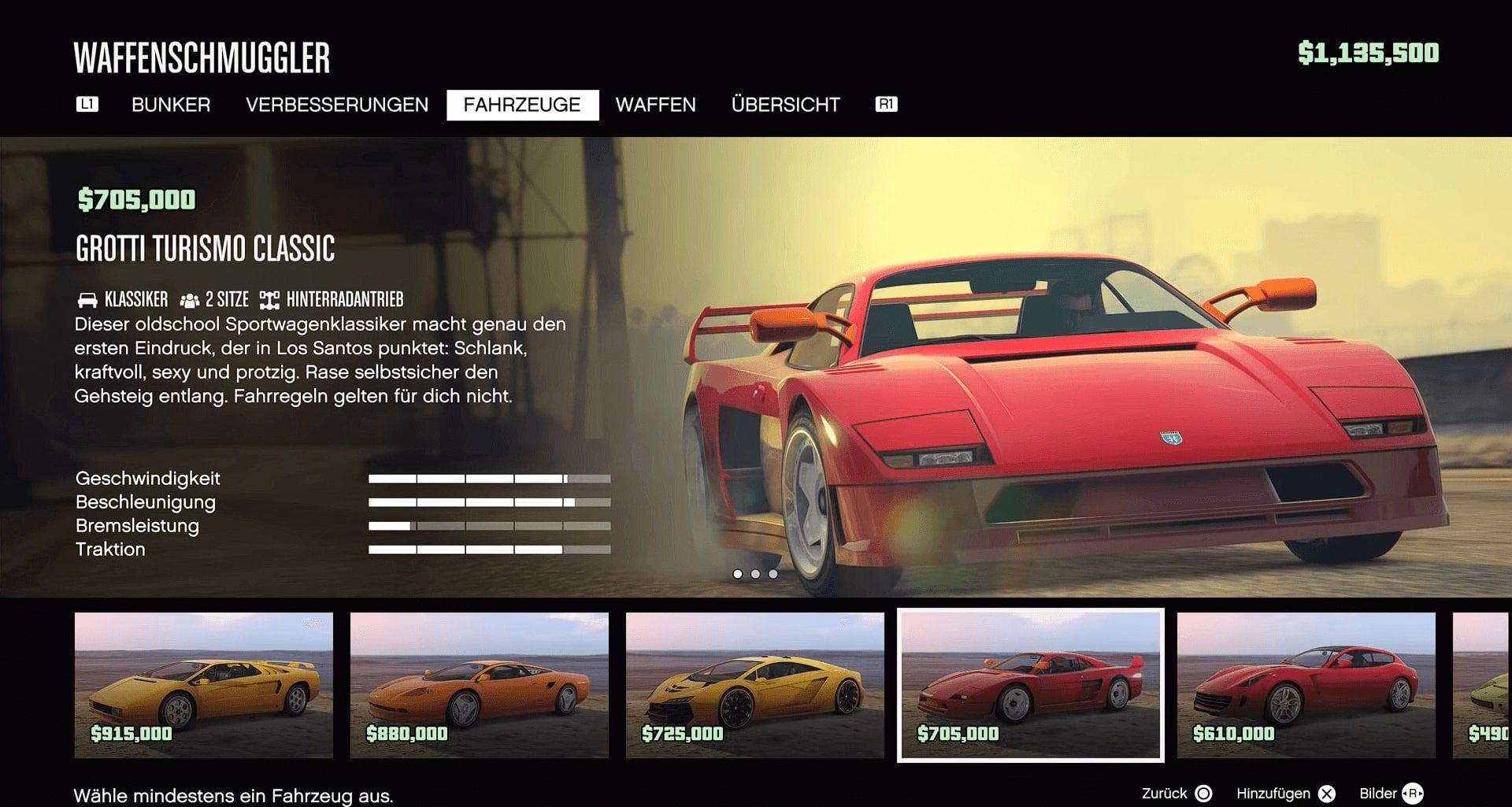Screen dimensions: 1512x807
Task: Pick the yellow $725,000 supercar thumbnail
Action: [x=755, y=685]
